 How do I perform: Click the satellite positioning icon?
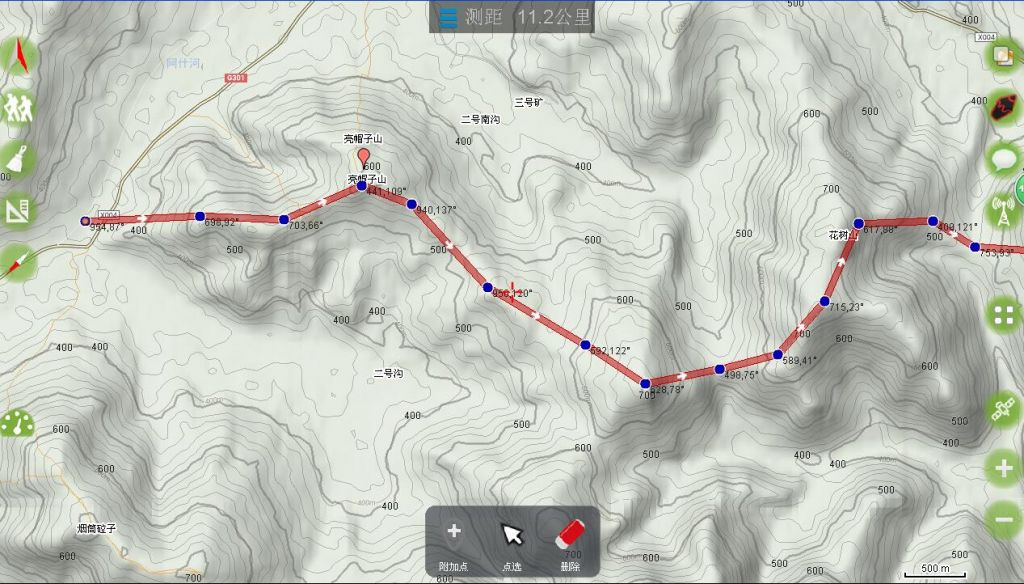(1002, 409)
